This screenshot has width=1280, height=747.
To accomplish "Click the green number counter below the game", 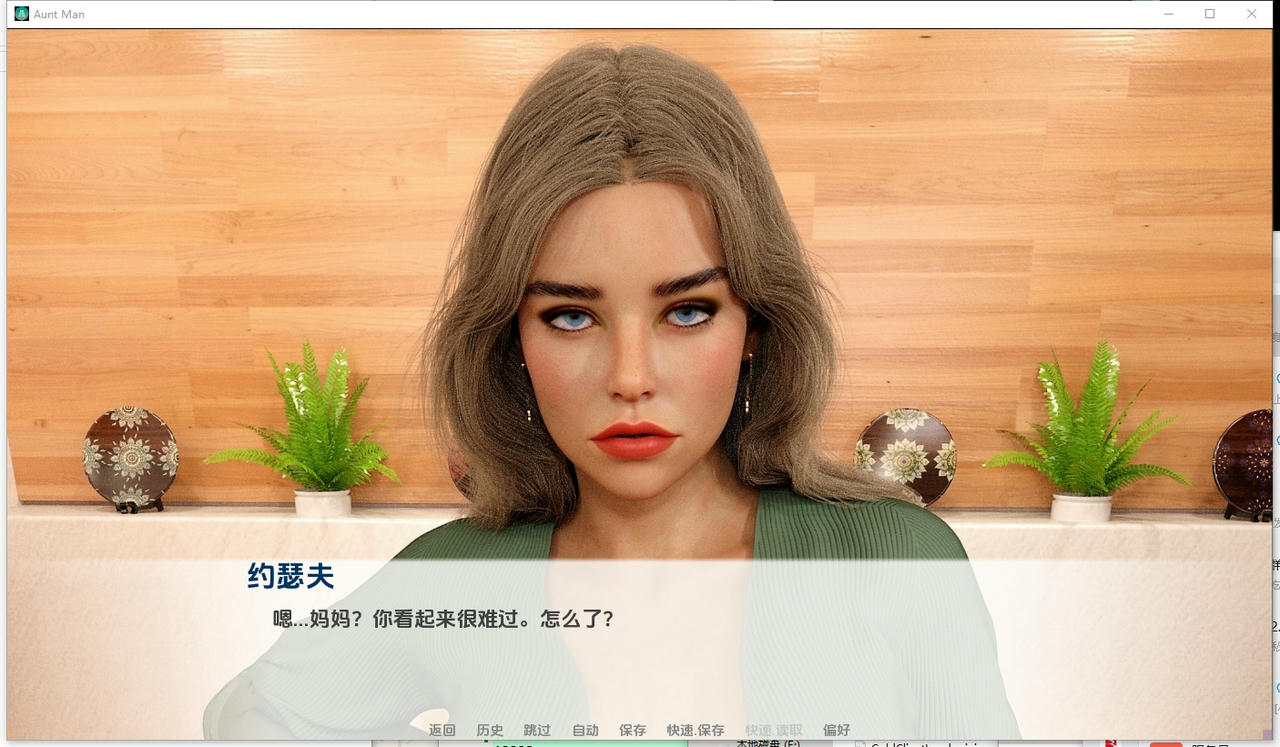I will 515,745.
